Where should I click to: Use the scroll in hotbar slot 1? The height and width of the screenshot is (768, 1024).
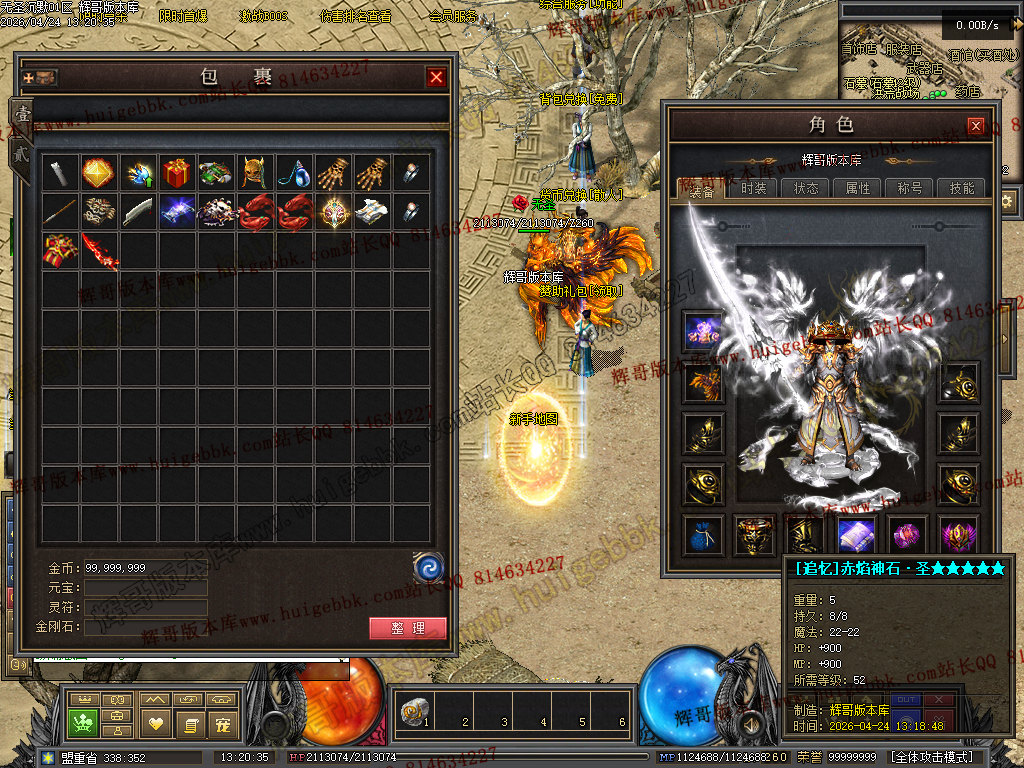[412, 713]
